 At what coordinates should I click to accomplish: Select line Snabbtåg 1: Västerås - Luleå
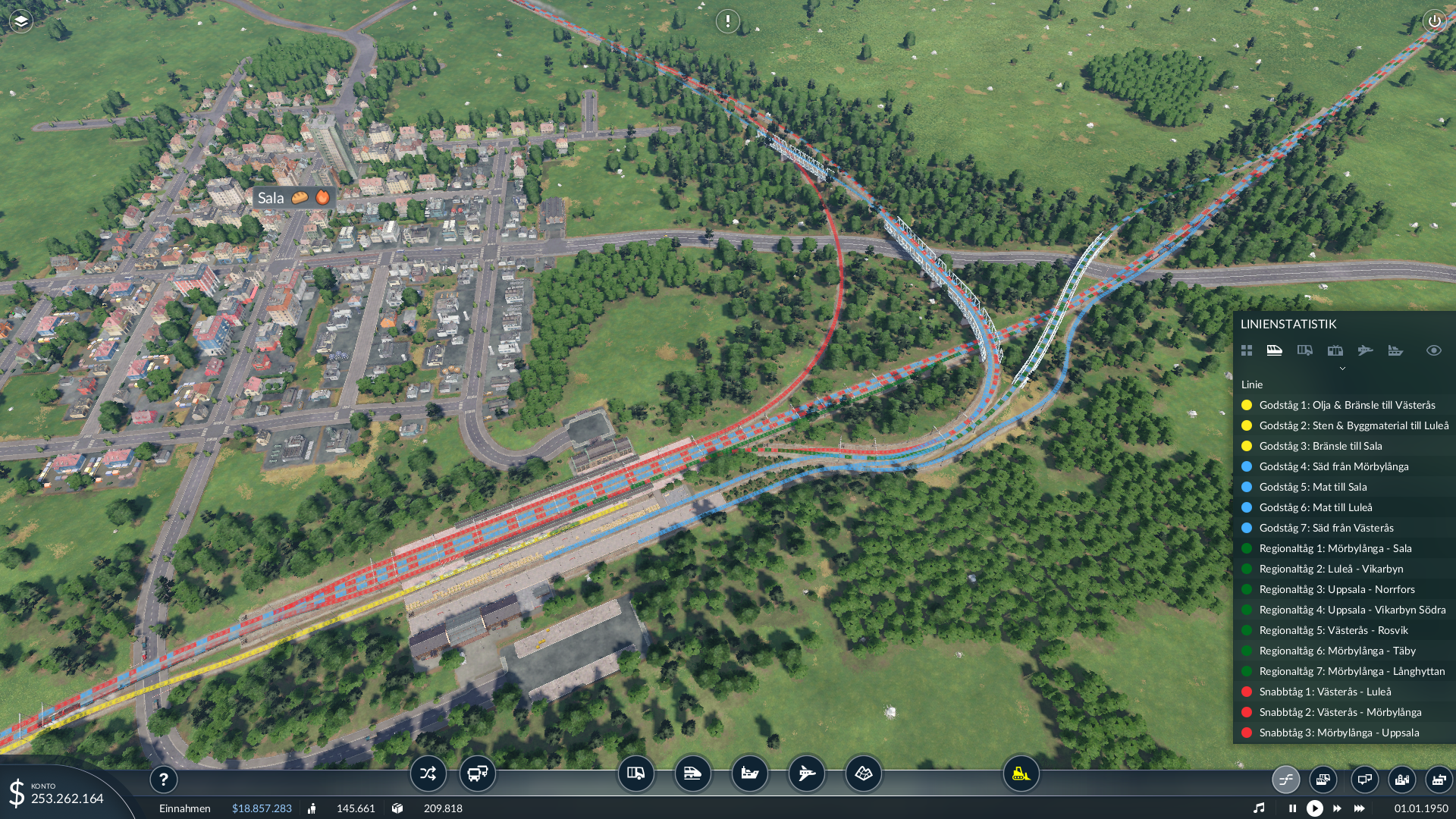[1325, 692]
